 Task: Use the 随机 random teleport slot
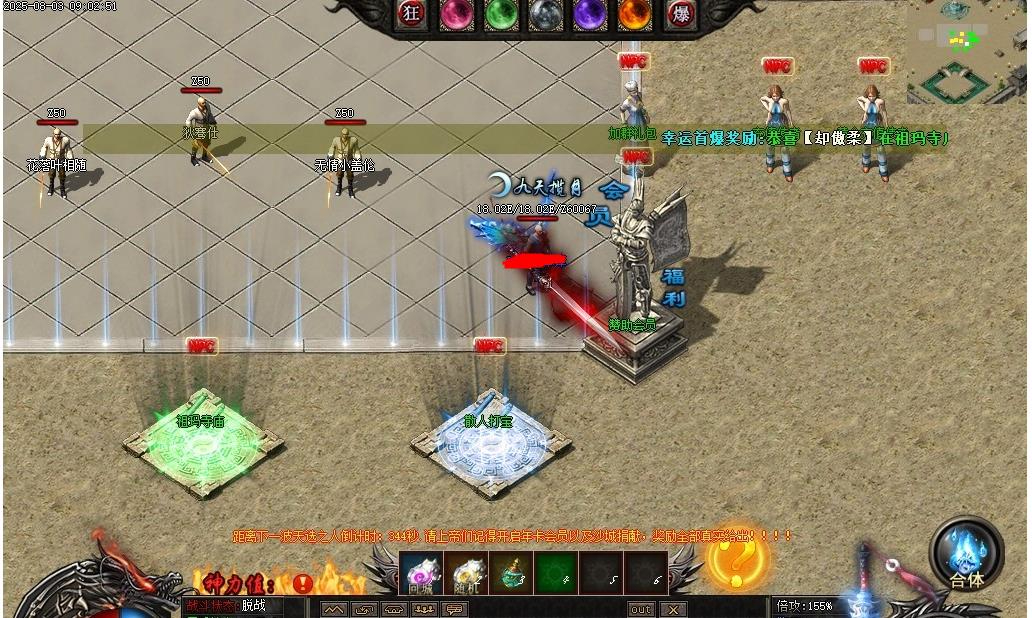[x=466, y=574]
